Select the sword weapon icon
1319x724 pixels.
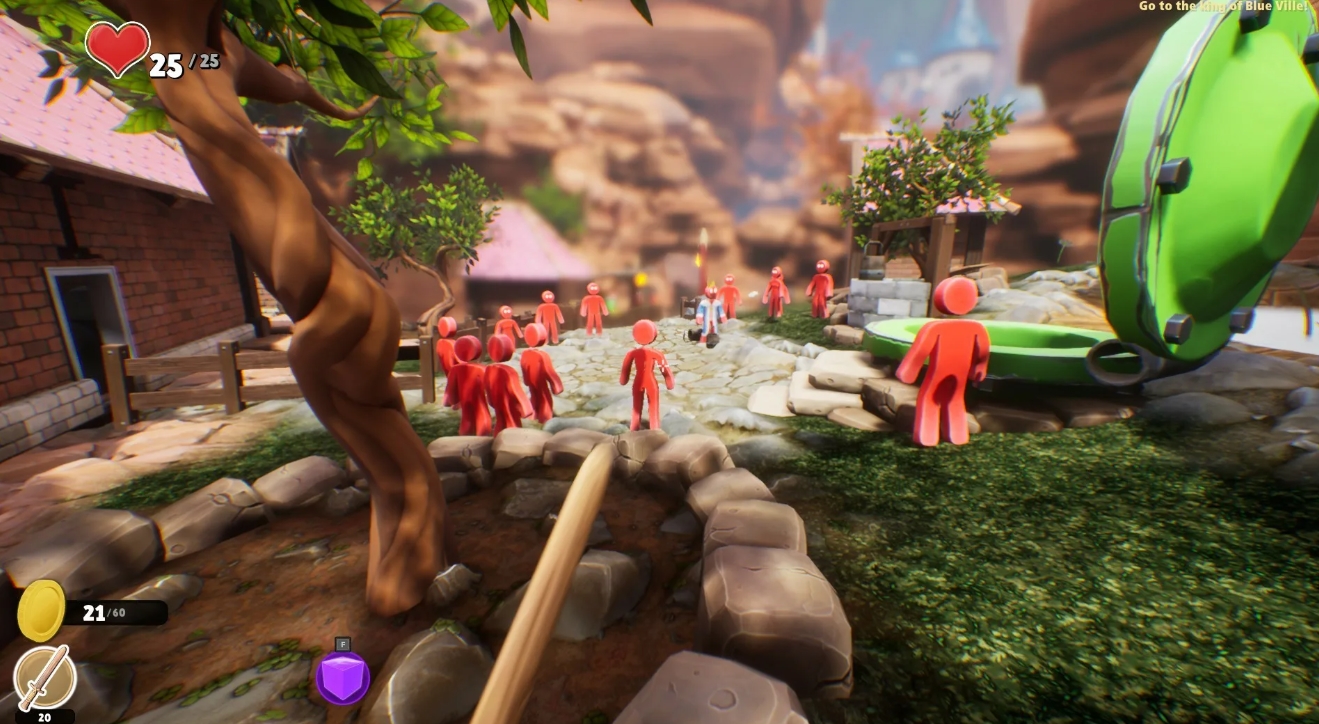pos(45,677)
